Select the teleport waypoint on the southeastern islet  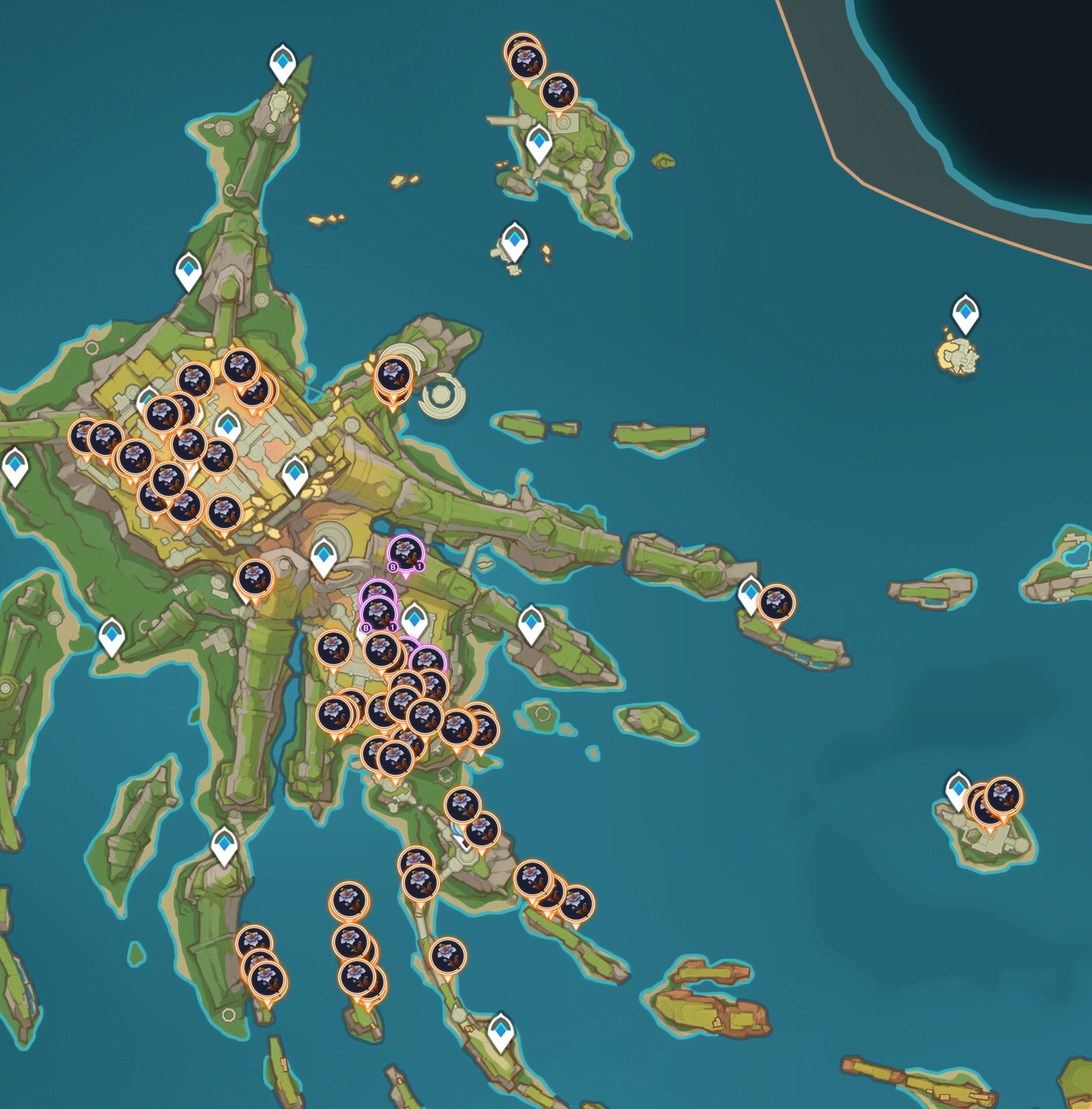pos(958,789)
